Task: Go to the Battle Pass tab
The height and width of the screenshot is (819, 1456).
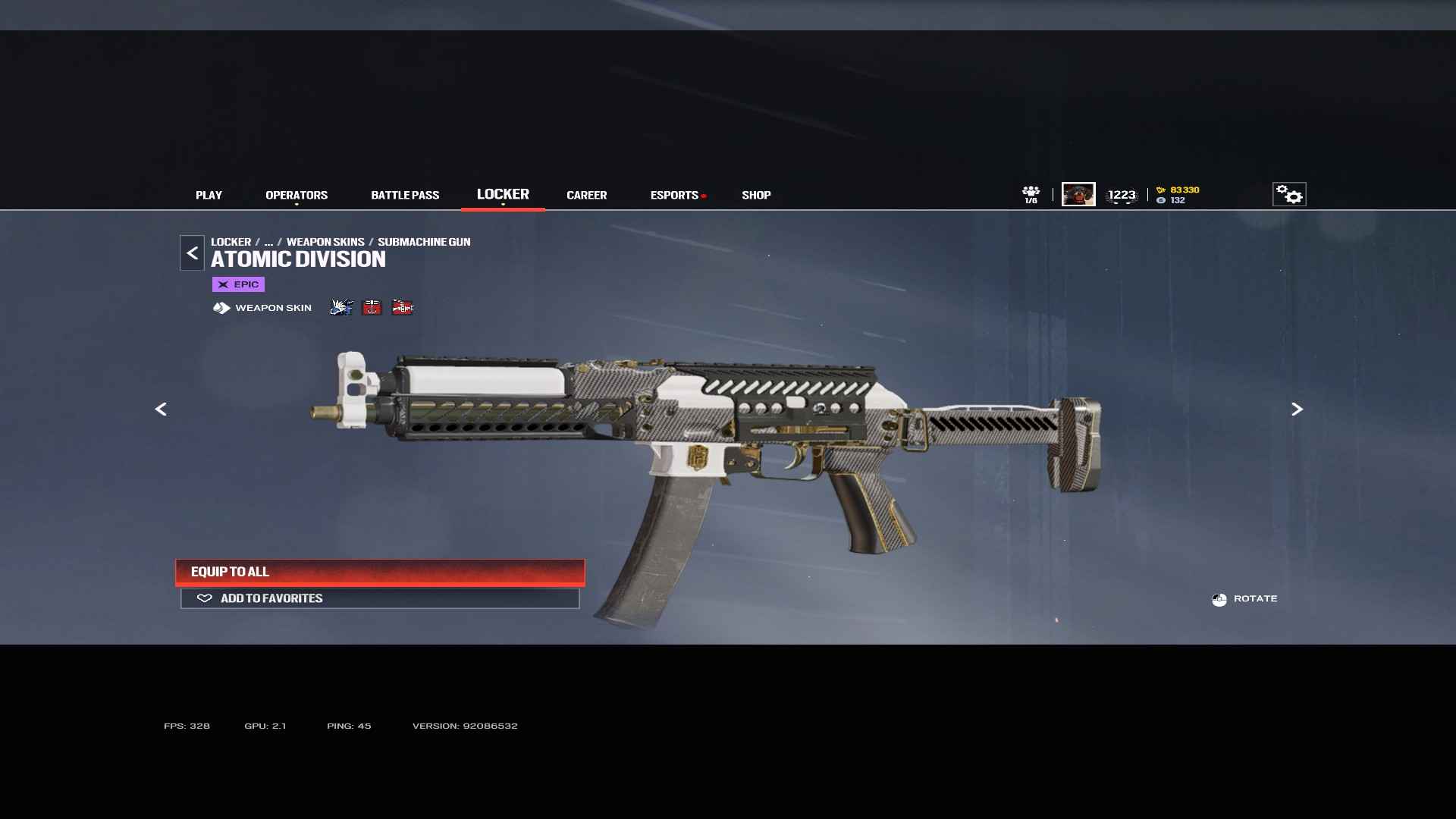Action: (405, 195)
